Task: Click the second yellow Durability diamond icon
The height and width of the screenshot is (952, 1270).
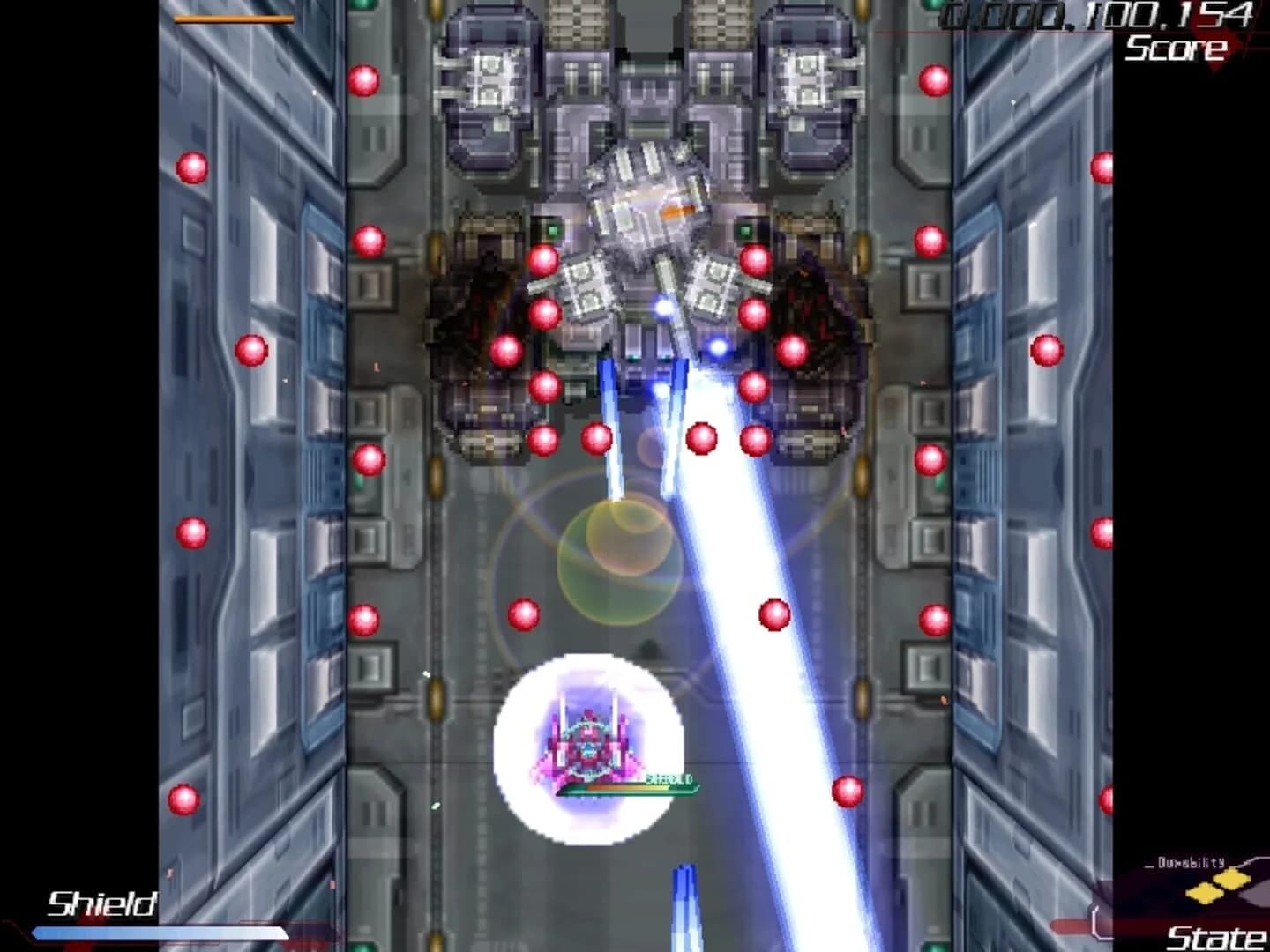Action: 1231,879
